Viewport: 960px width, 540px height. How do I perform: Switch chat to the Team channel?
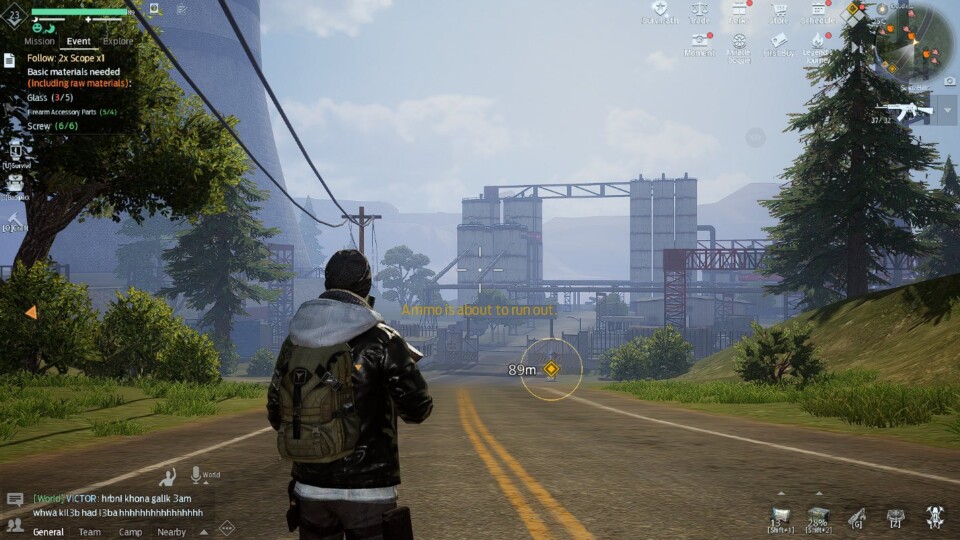click(x=90, y=532)
